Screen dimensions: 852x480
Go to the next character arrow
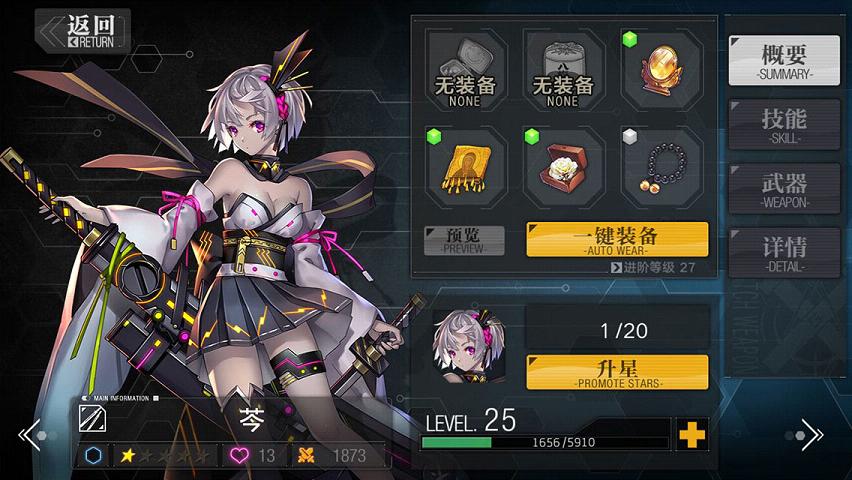click(811, 435)
